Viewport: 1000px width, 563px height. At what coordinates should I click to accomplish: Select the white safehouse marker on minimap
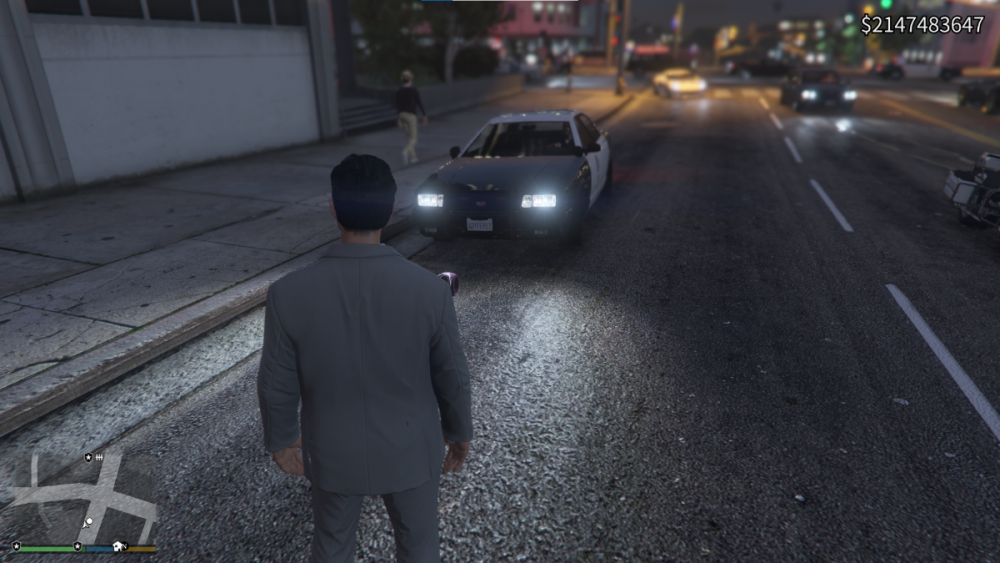pos(118,546)
